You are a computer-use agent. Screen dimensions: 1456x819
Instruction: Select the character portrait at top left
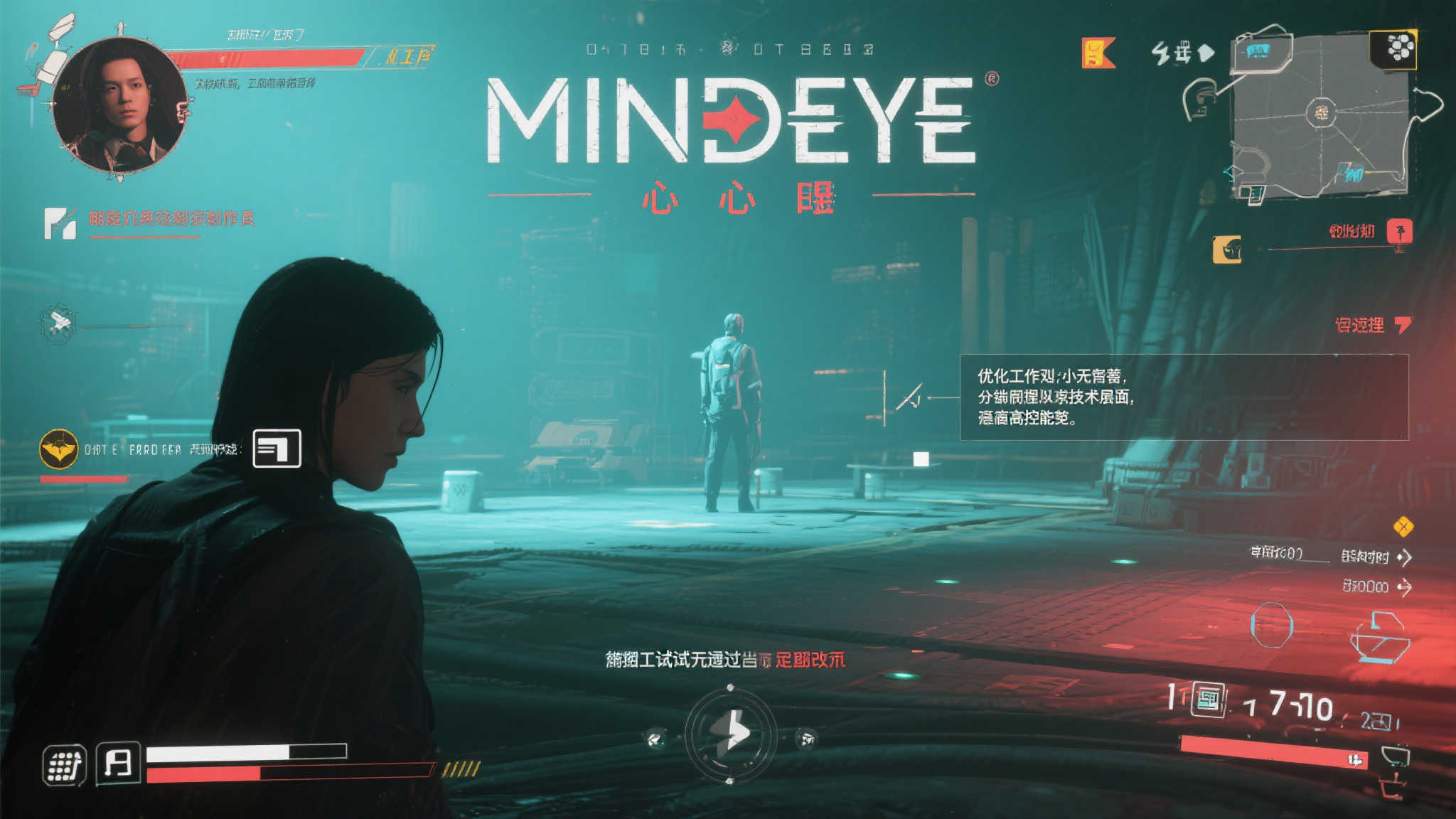[119, 103]
